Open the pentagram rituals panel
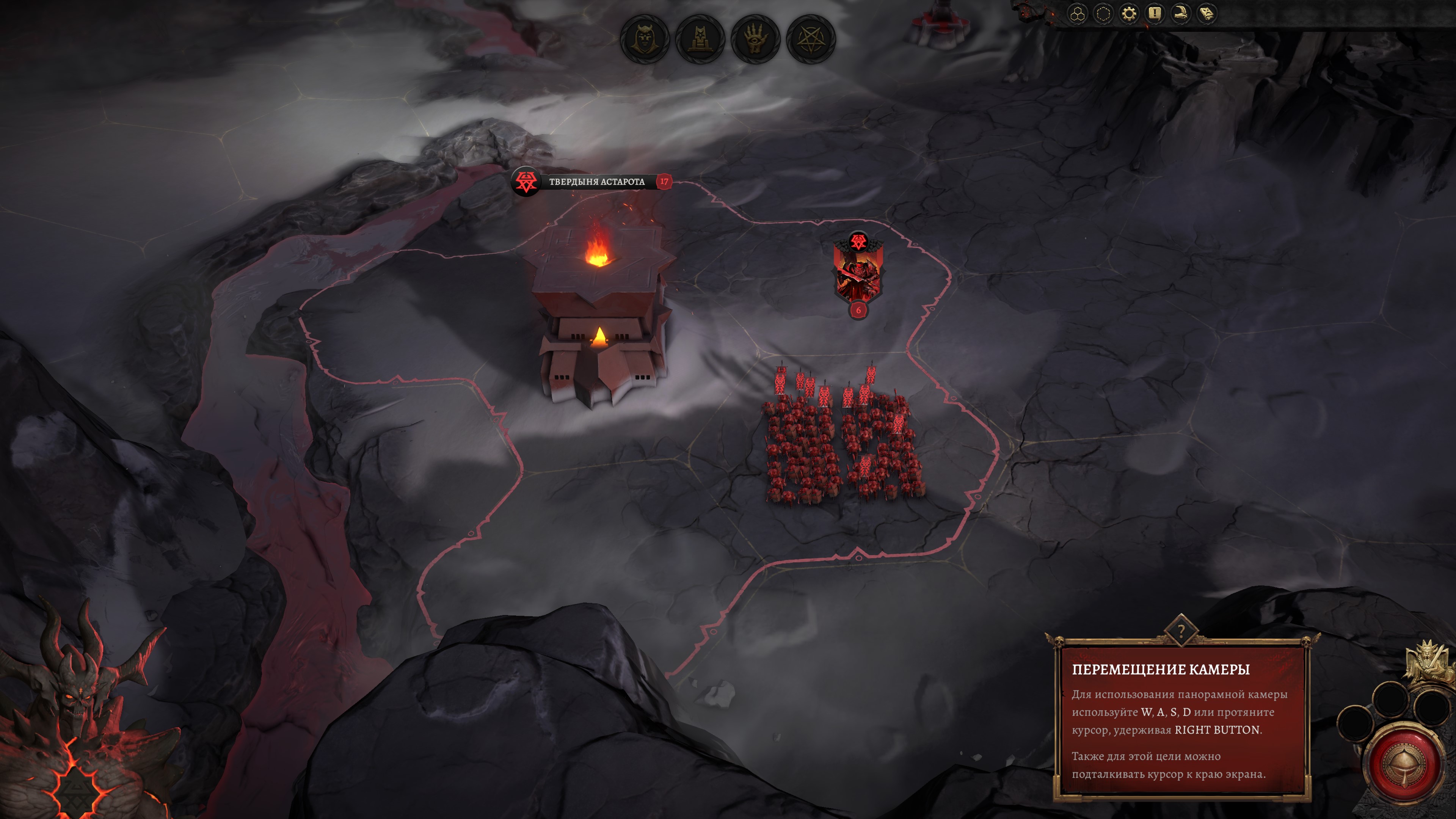 811,39
